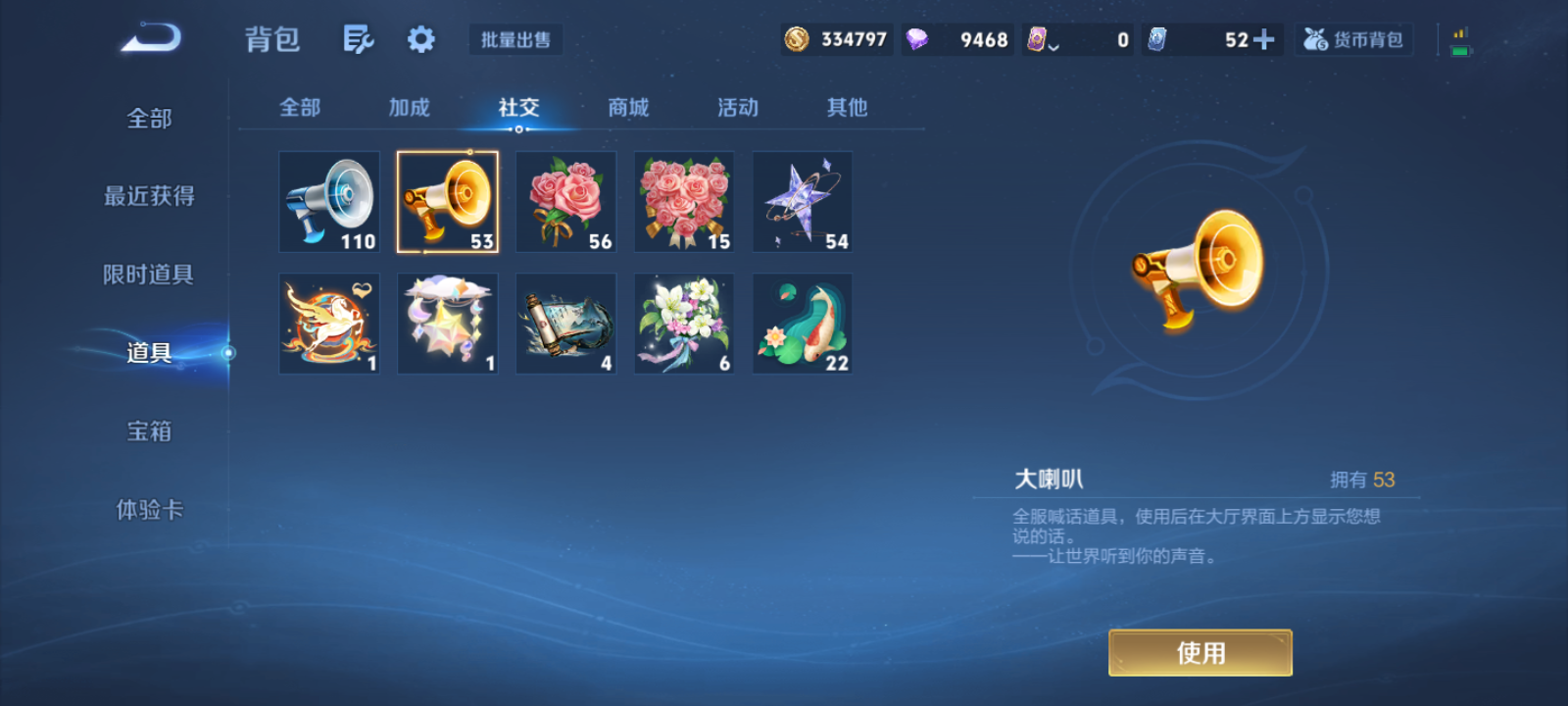
Task: Select the pink rose item
Action: 565,201
